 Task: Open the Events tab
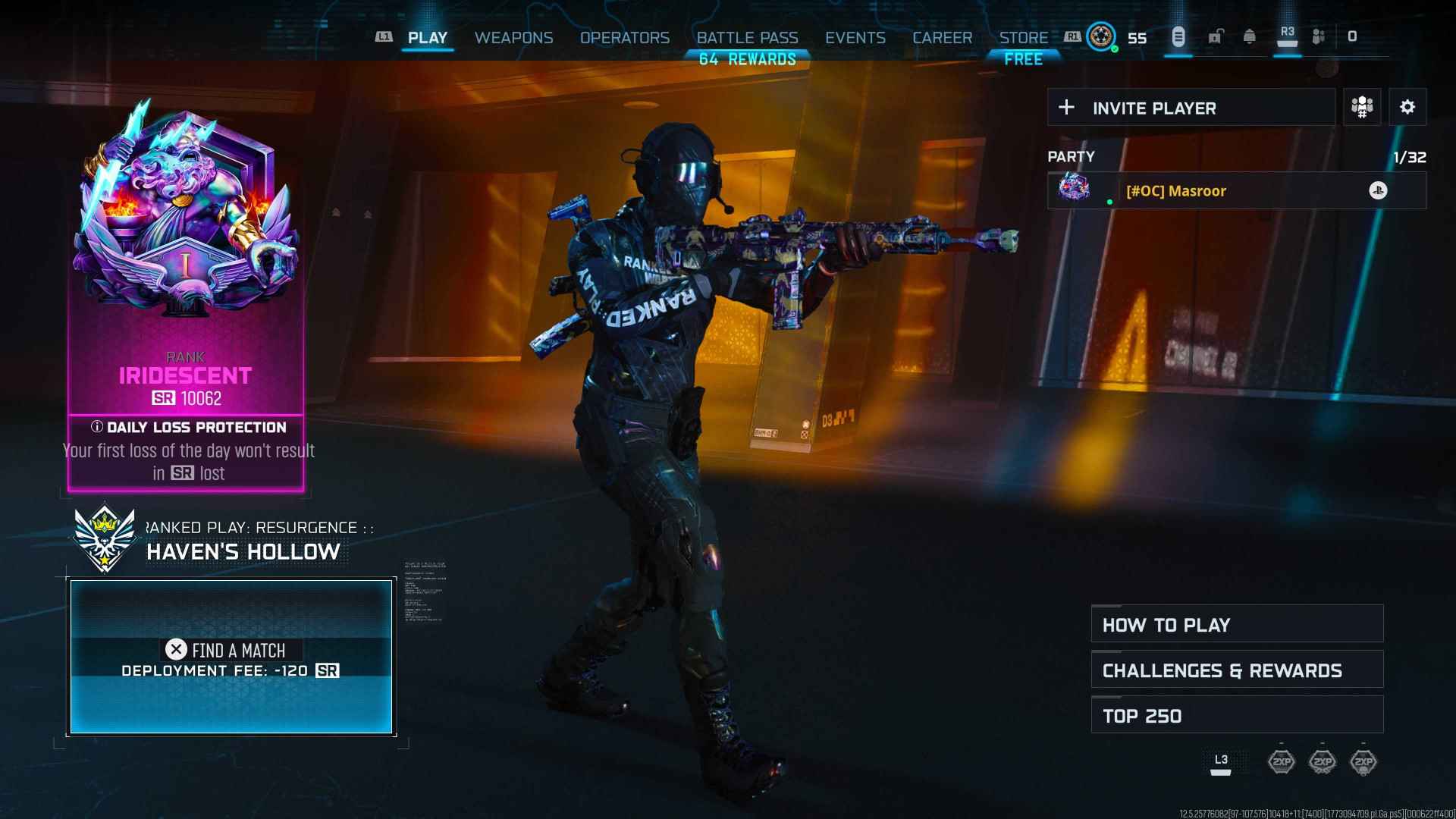tap(855, 37)
